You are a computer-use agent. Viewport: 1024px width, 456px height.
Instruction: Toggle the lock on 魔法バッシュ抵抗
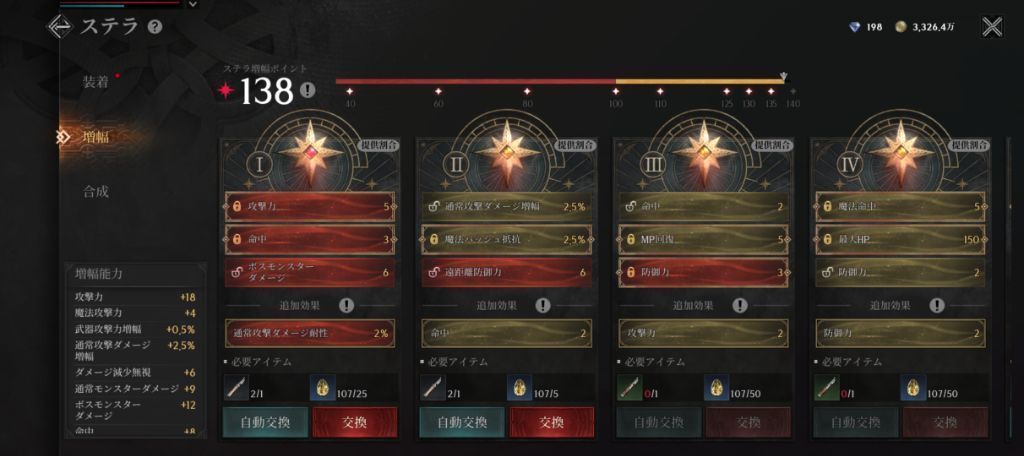click(x=433, y=240)
